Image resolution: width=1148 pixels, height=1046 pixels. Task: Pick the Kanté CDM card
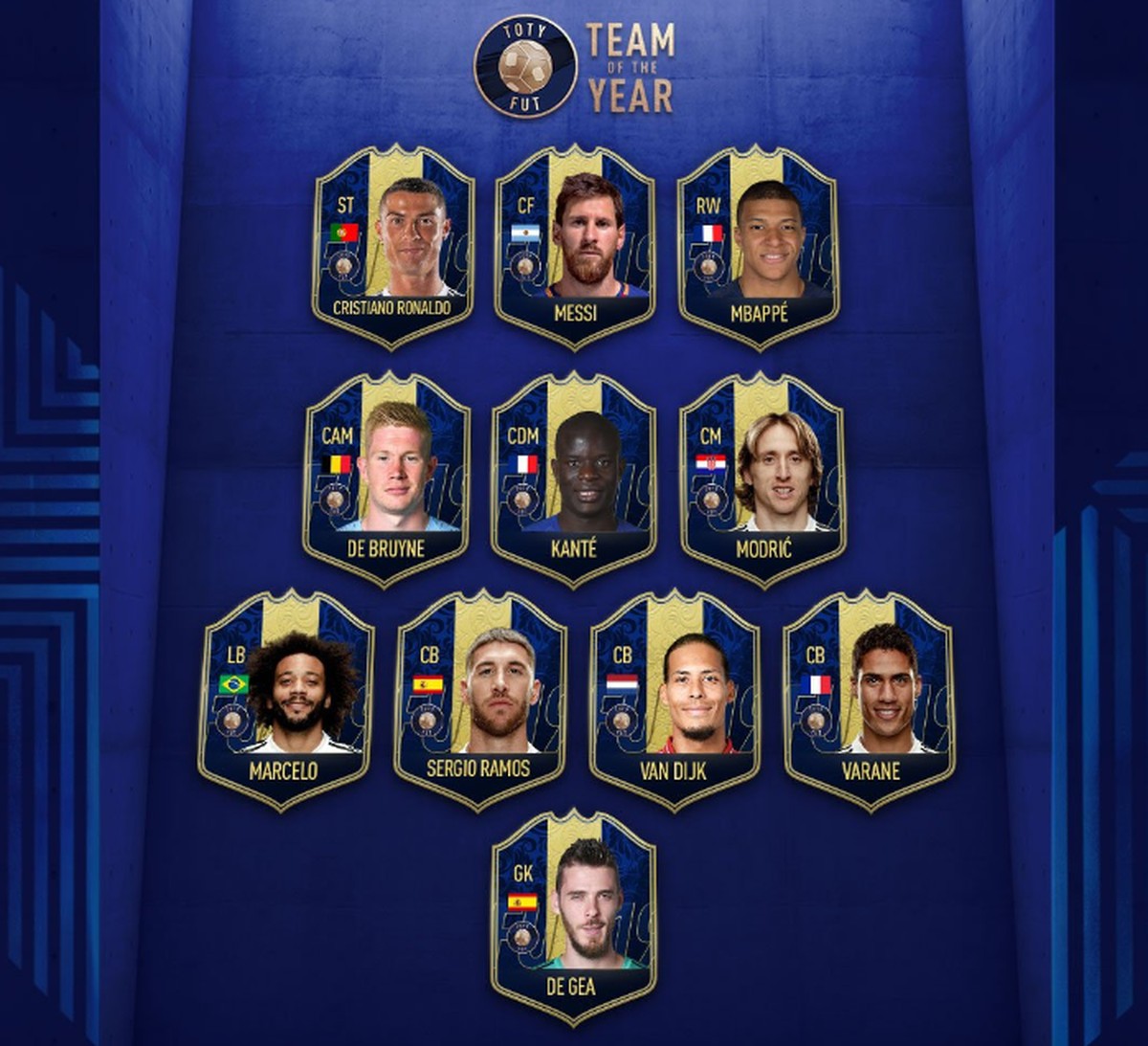(x=574, y=478)
